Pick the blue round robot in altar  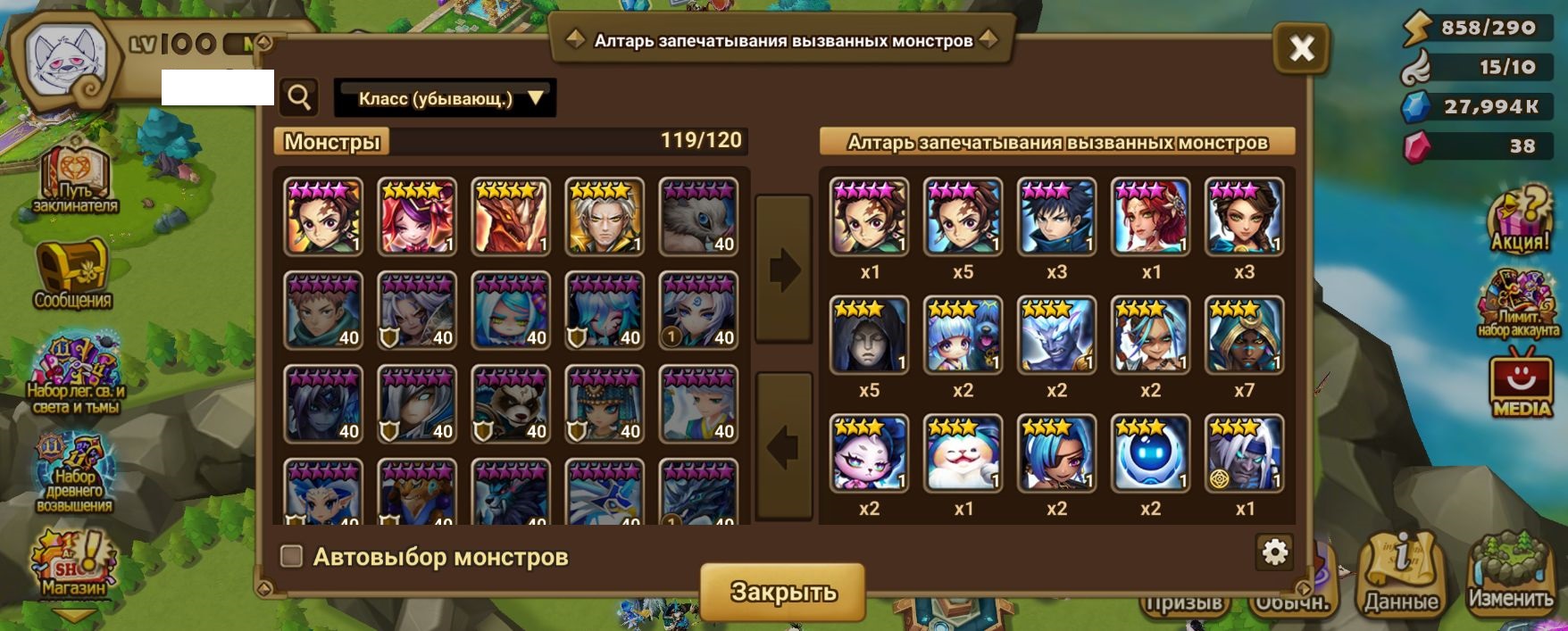(x=1150, y=453)
